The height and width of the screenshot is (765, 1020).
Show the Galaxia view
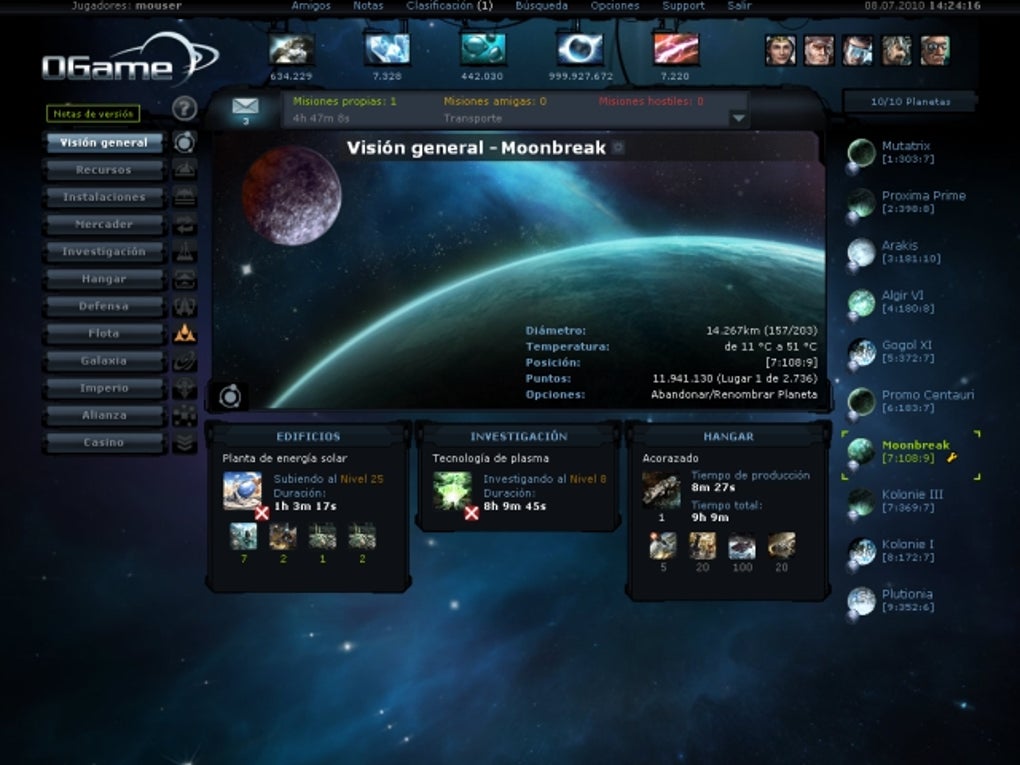(104, 360)
